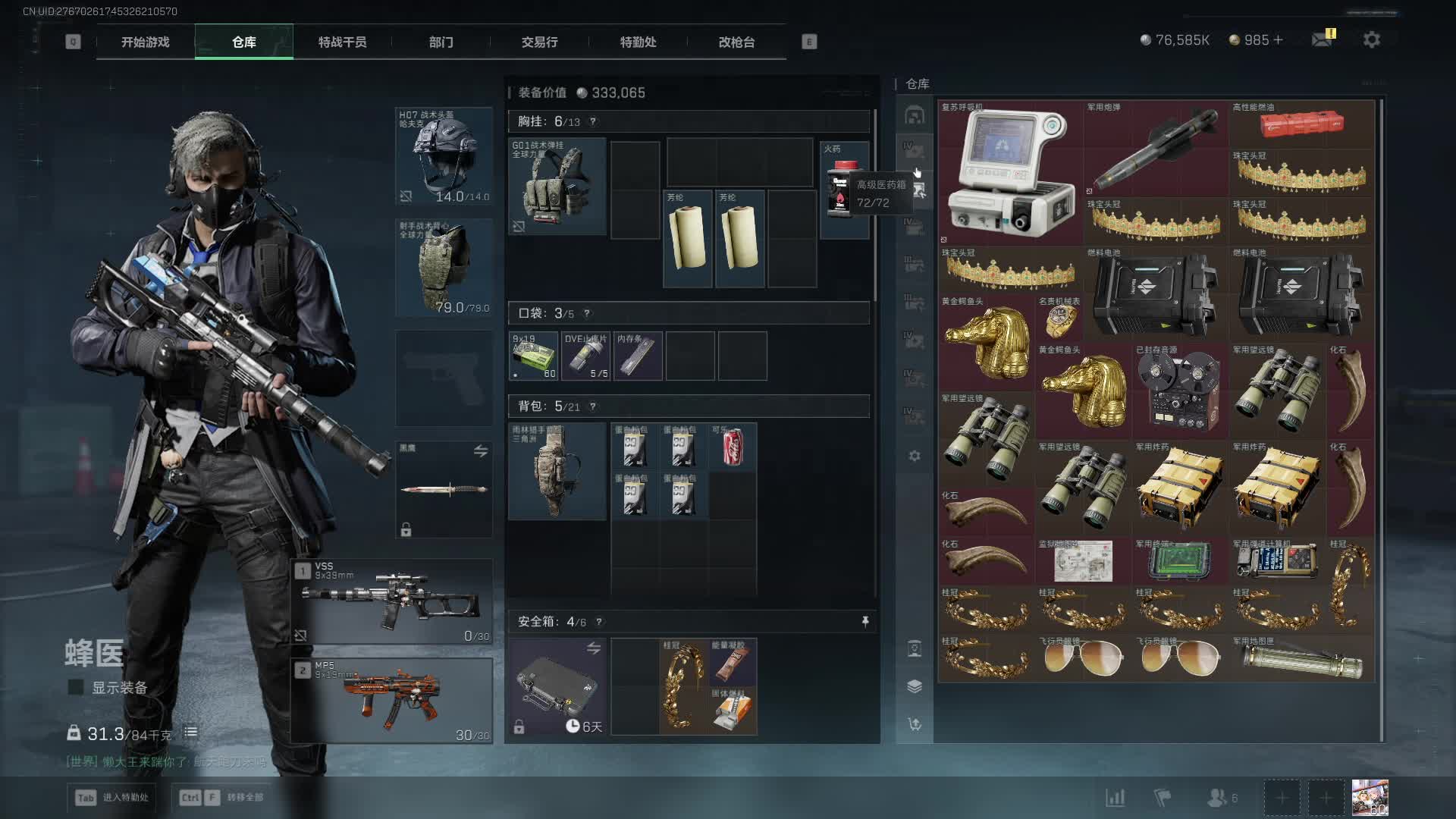The height and width of the screenshot is (819, 1456).
Task: Select the 军用地图匣 item in the warehouse
Action: click(1302, 658)
